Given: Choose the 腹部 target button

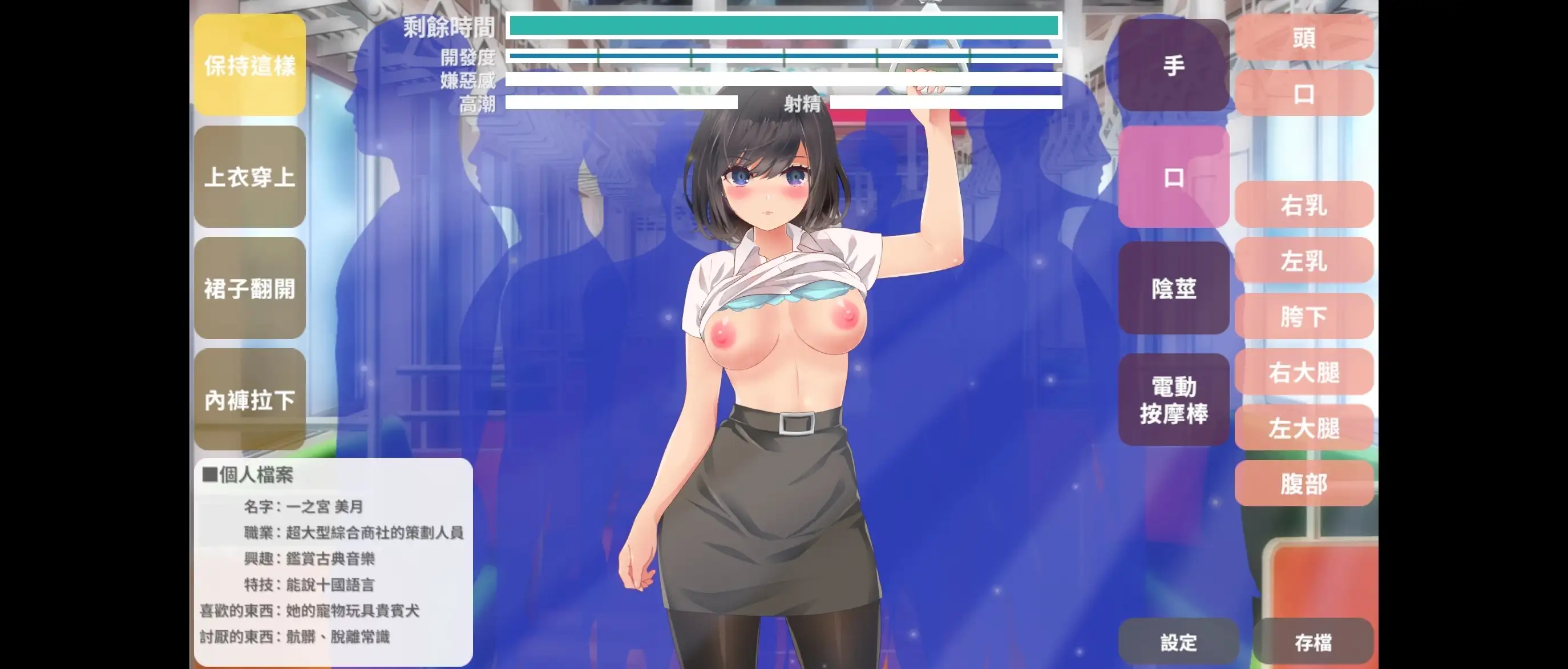Looking at the screenshot, I should 1304,484.
